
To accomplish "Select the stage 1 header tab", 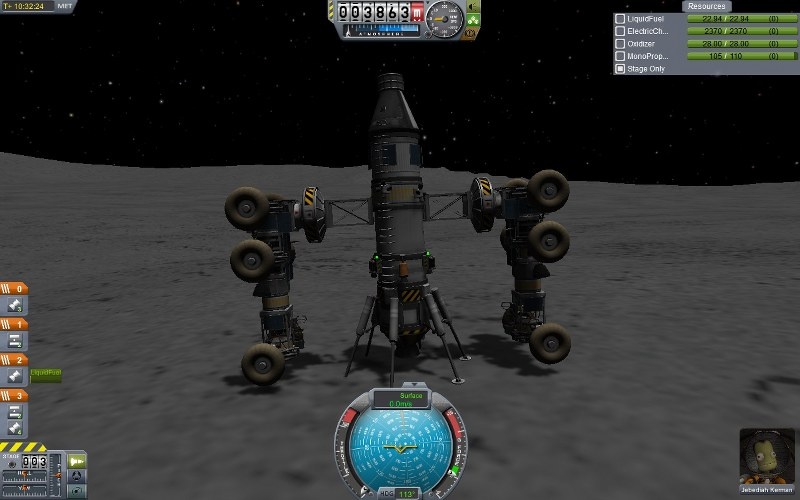I will (15, 325).
